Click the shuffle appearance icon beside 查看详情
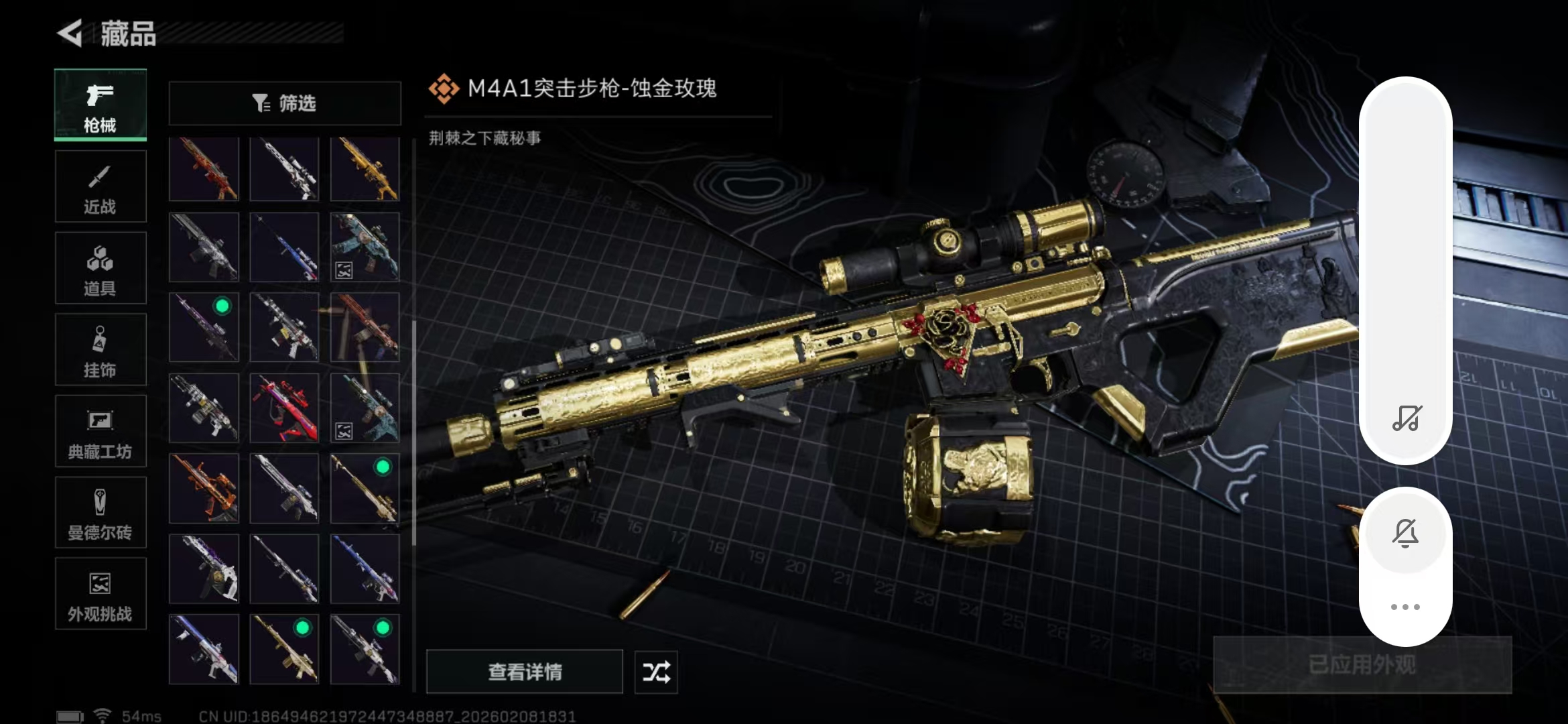1568x724 pixels. coord(655,672)
